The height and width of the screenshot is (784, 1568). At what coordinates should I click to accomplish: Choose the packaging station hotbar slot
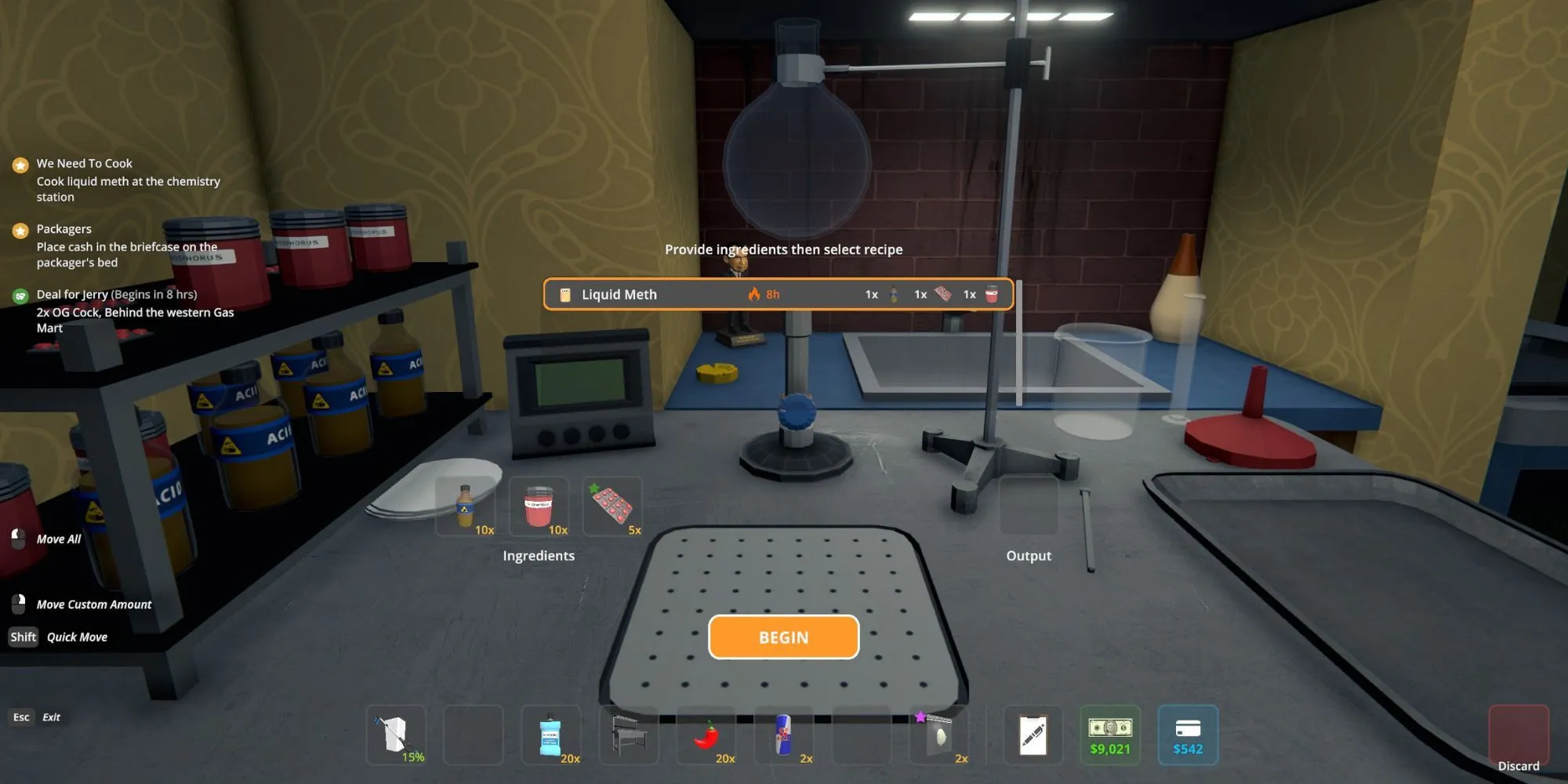629,735
